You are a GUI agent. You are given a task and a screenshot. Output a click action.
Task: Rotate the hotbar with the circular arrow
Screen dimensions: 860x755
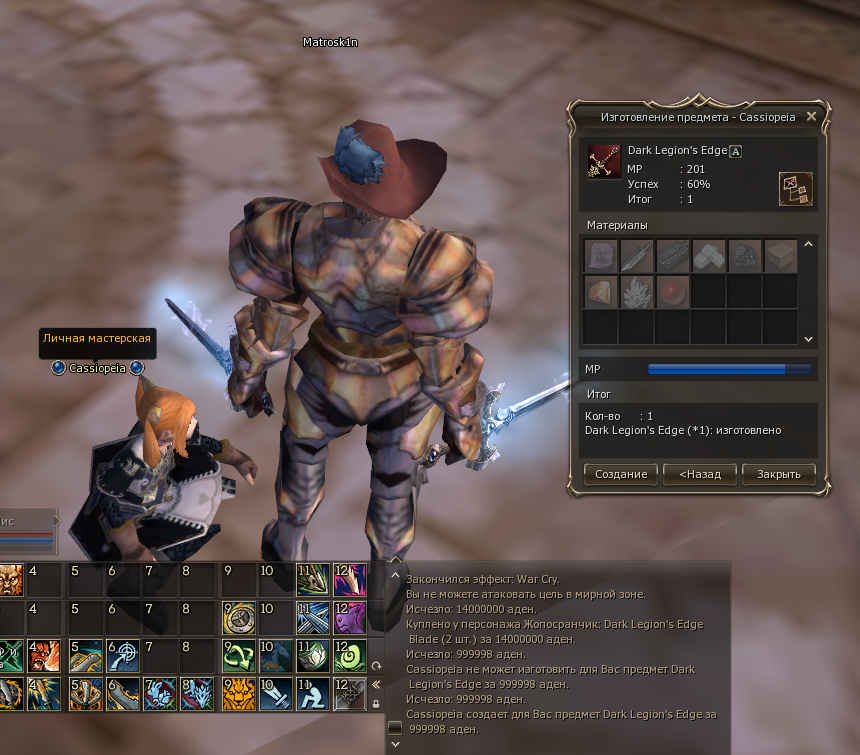[376, 665]
